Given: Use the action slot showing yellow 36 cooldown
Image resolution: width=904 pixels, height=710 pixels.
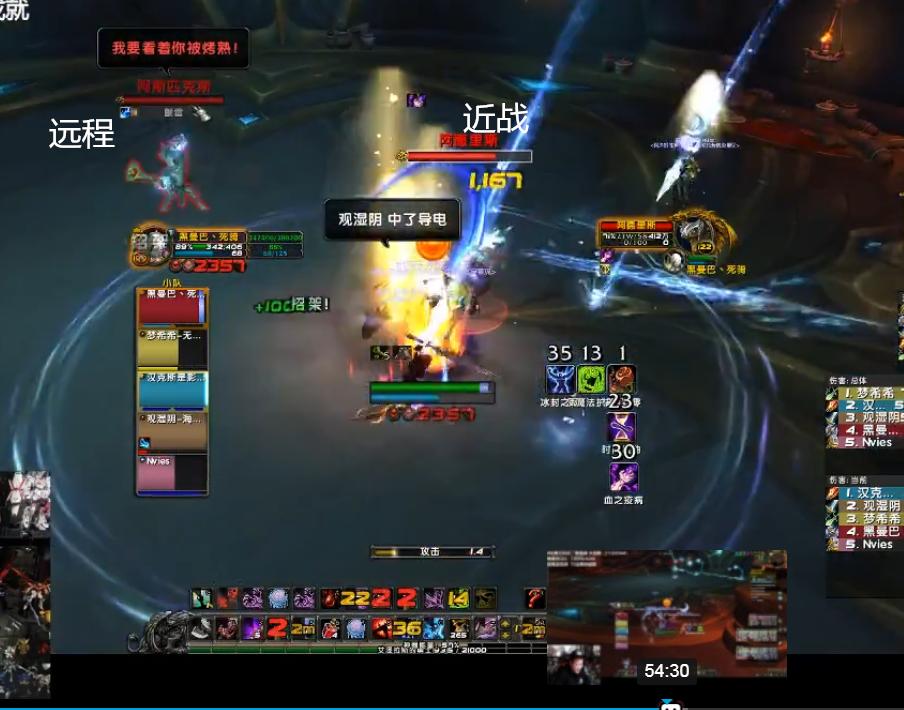Looking at the screenshot, I should 408,628.
